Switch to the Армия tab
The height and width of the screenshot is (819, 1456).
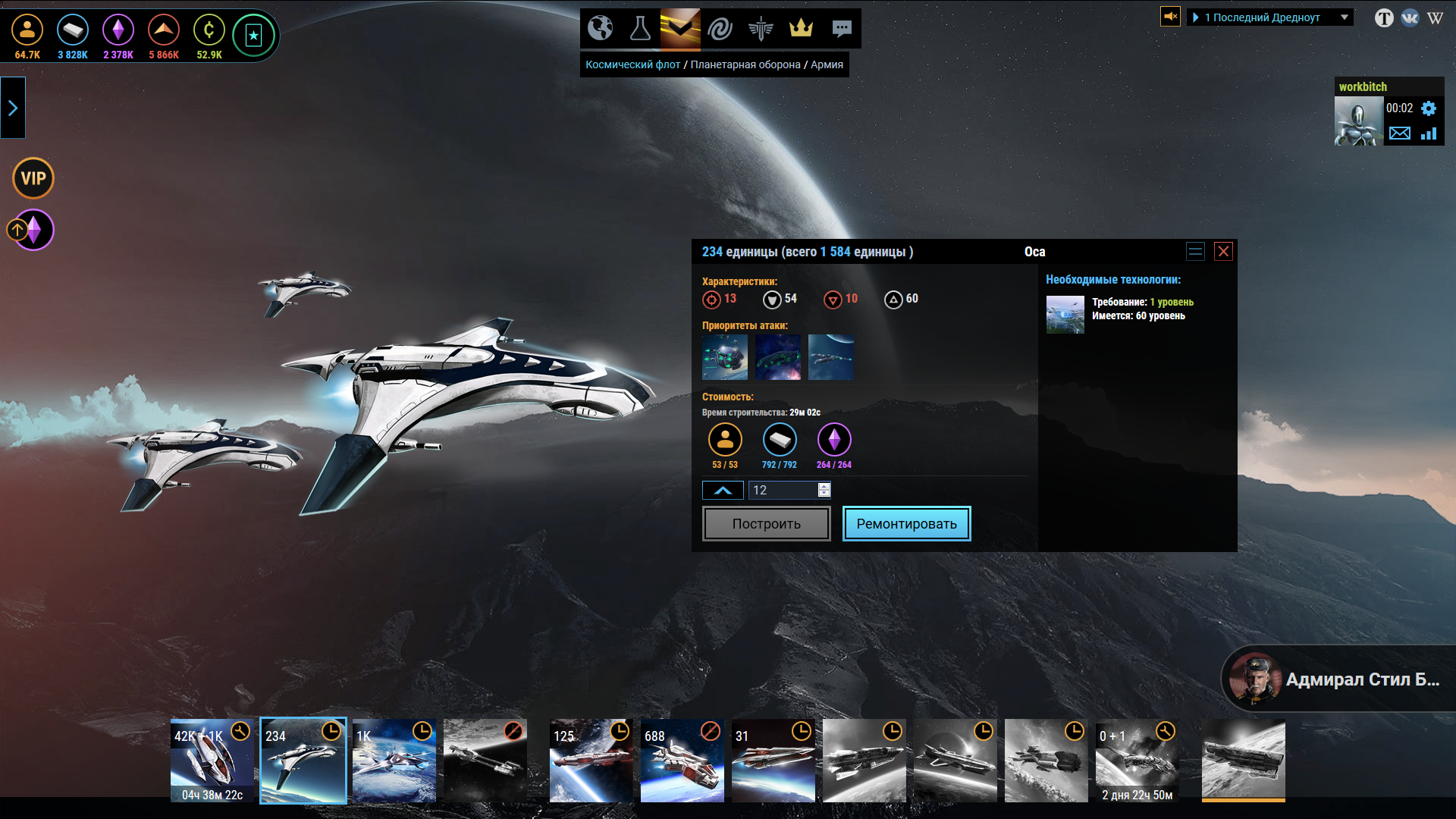point(827,64)
